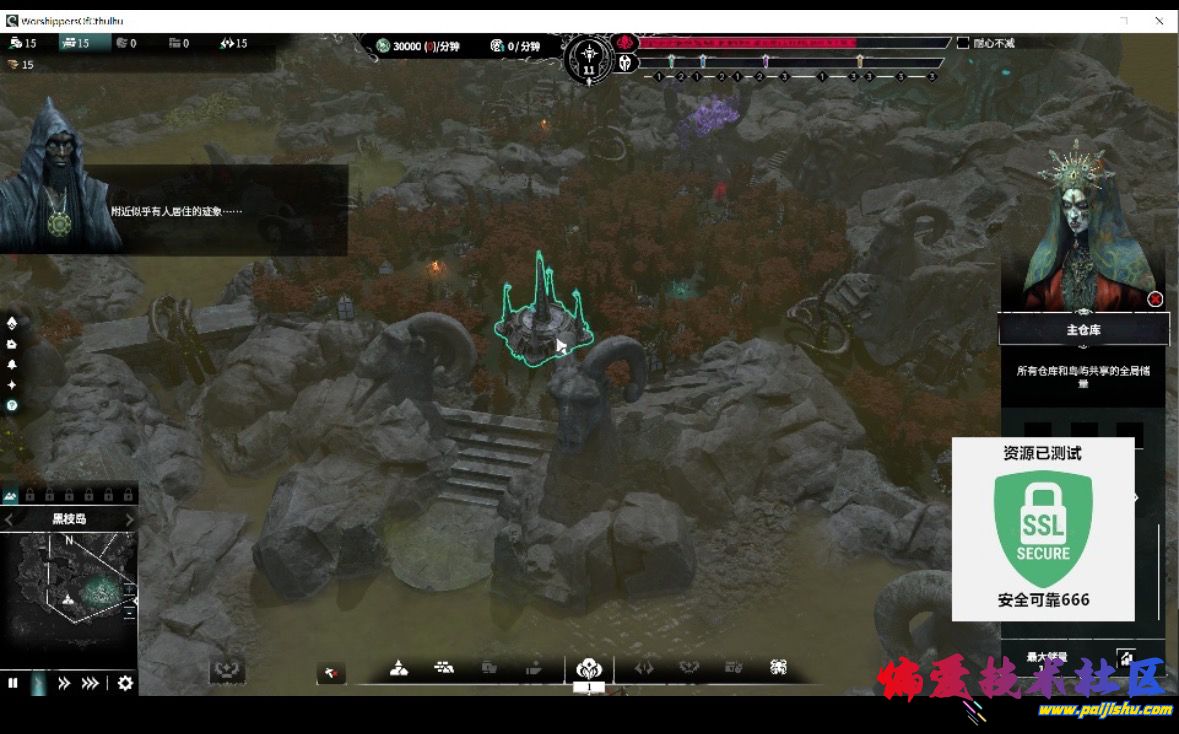Open the spider-creature icon menu
The image size is (1179, 734).
(779, 668)
